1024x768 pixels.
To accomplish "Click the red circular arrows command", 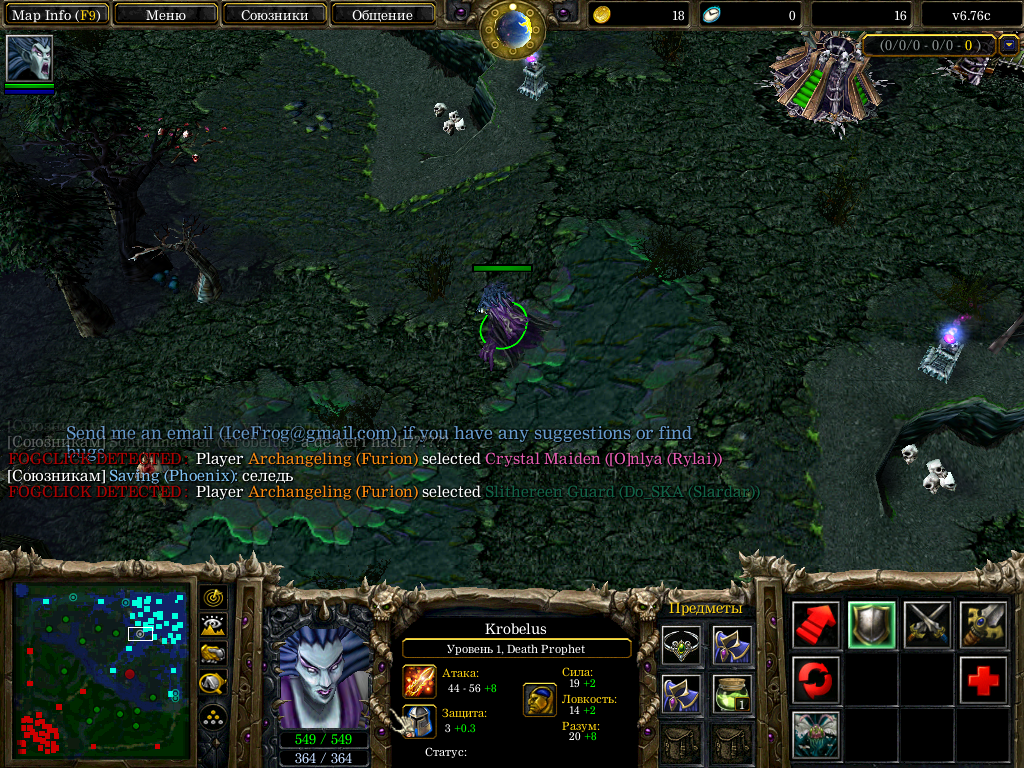I will pos(816,680).
